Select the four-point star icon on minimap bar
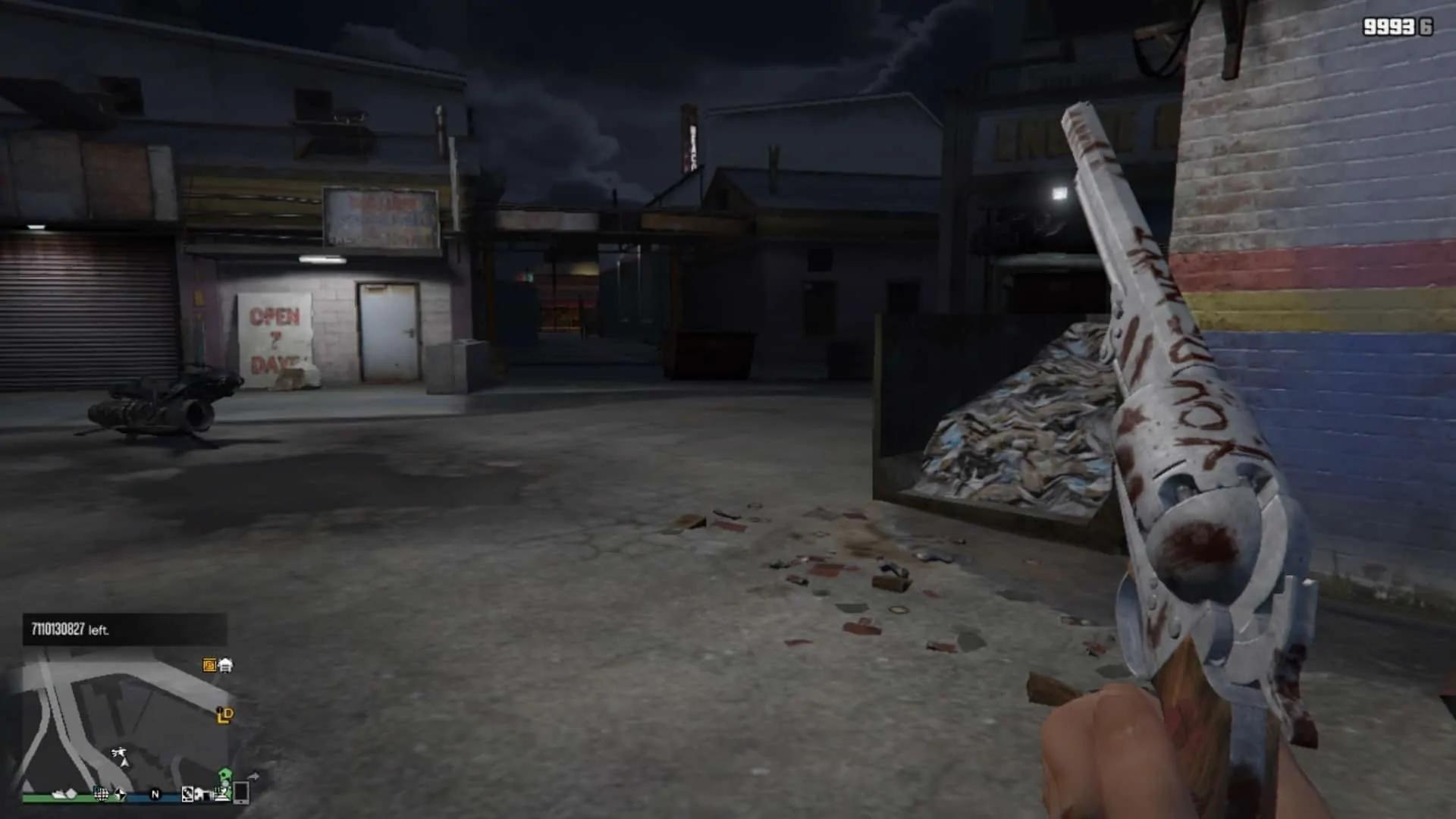The image size is (1456, 819). [x=120, y=795]
